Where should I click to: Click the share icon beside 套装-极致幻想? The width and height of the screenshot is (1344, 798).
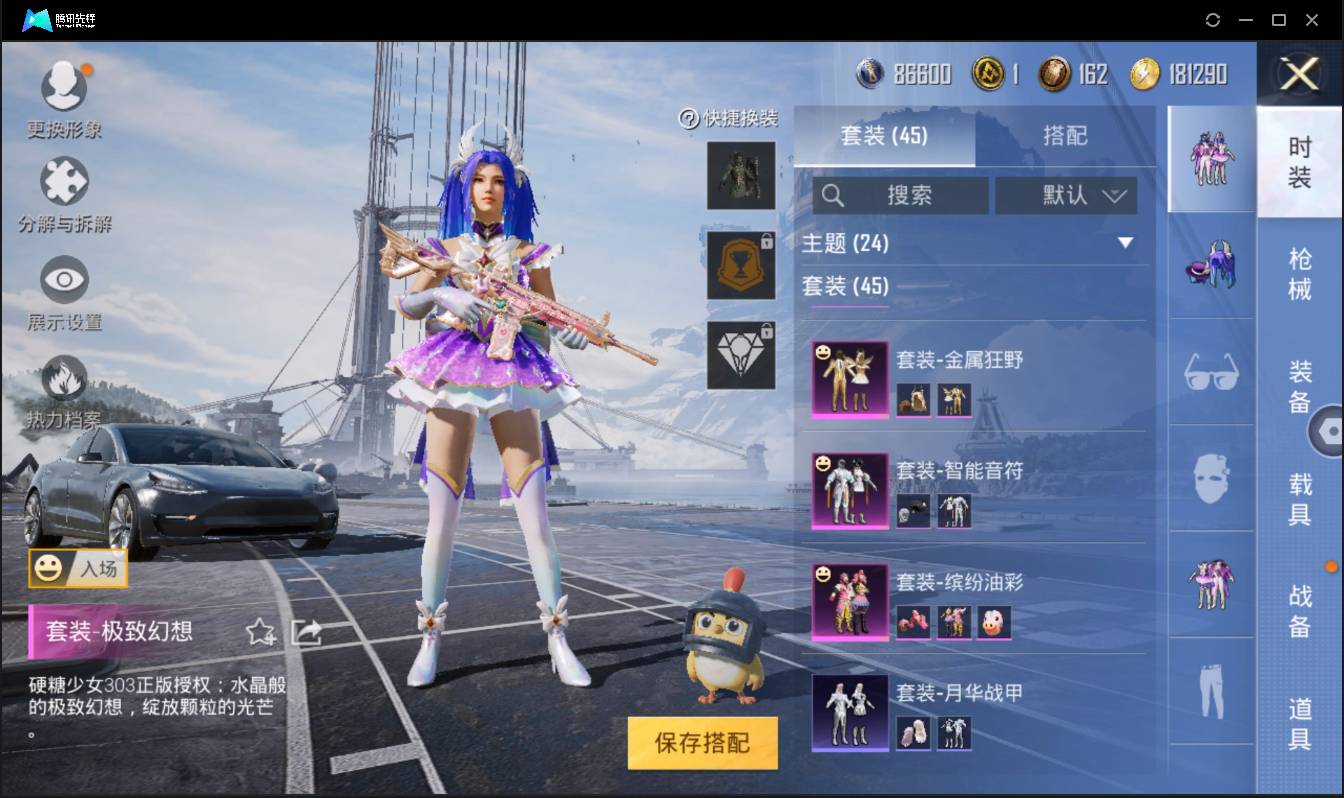click(x=305, y=632)
